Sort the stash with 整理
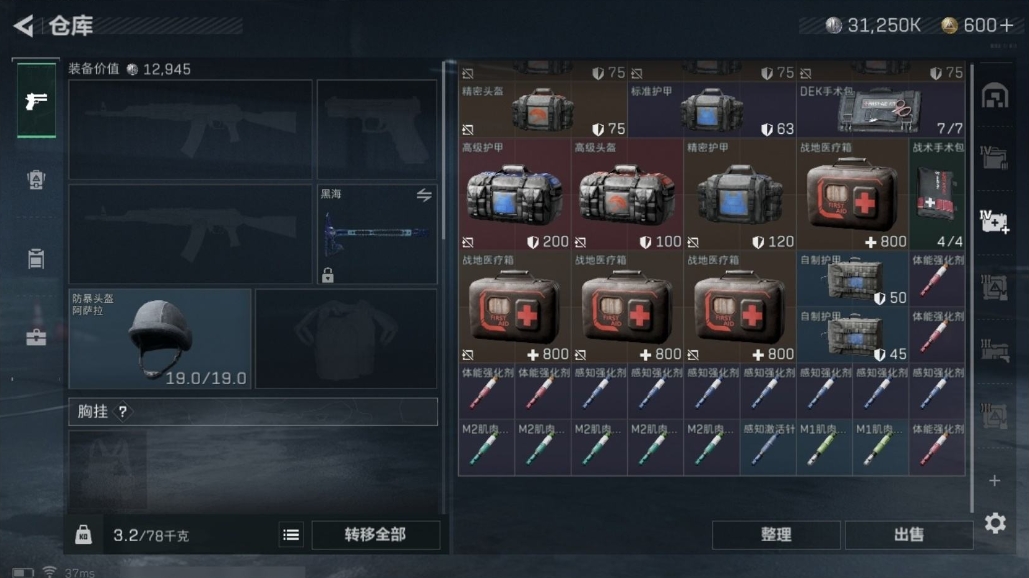The image size is (1029, 578). click(x=776, y=535)
